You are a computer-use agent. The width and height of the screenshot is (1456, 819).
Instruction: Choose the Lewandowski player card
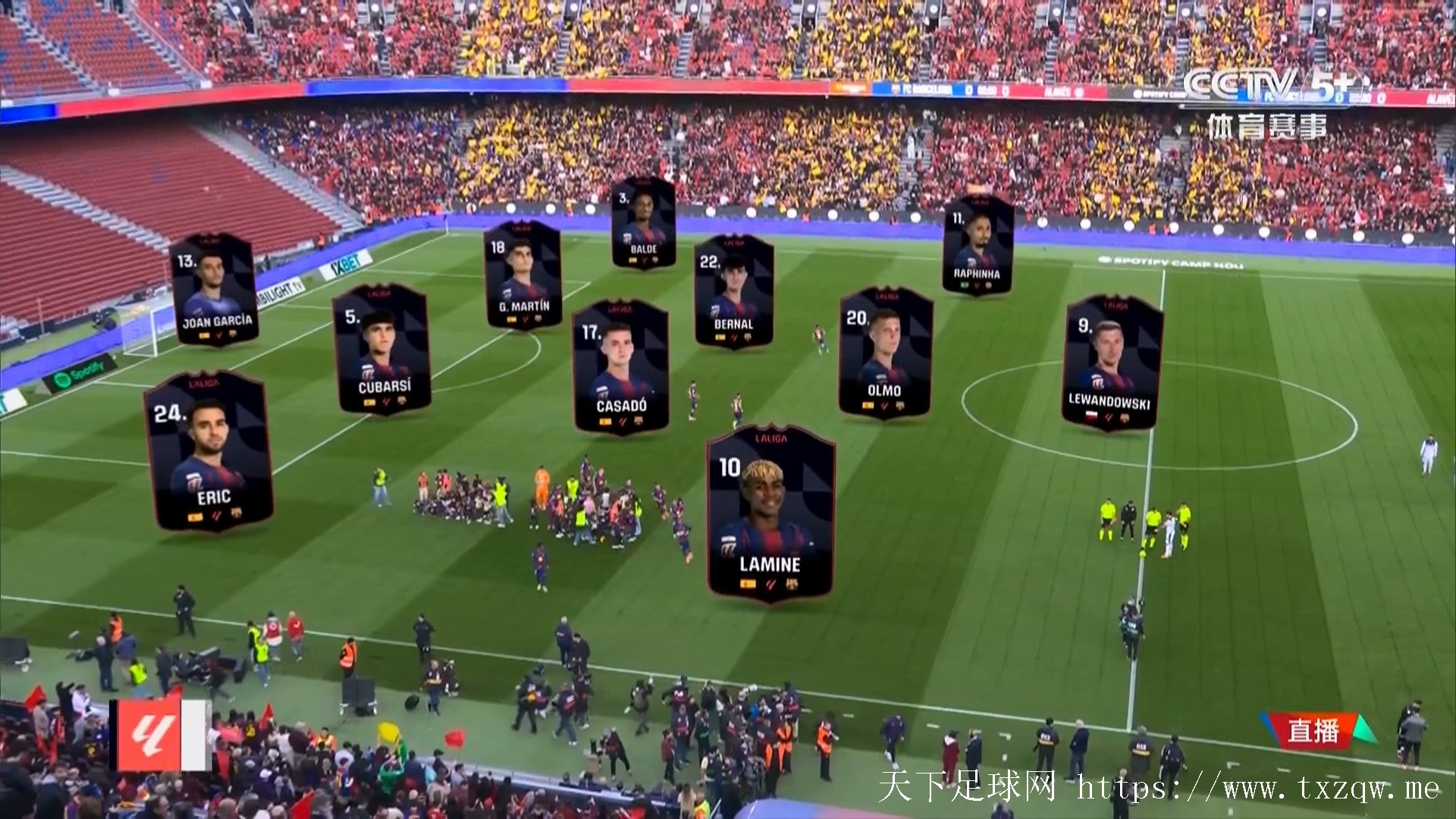pyautogui.click(x=1112, y=362)
